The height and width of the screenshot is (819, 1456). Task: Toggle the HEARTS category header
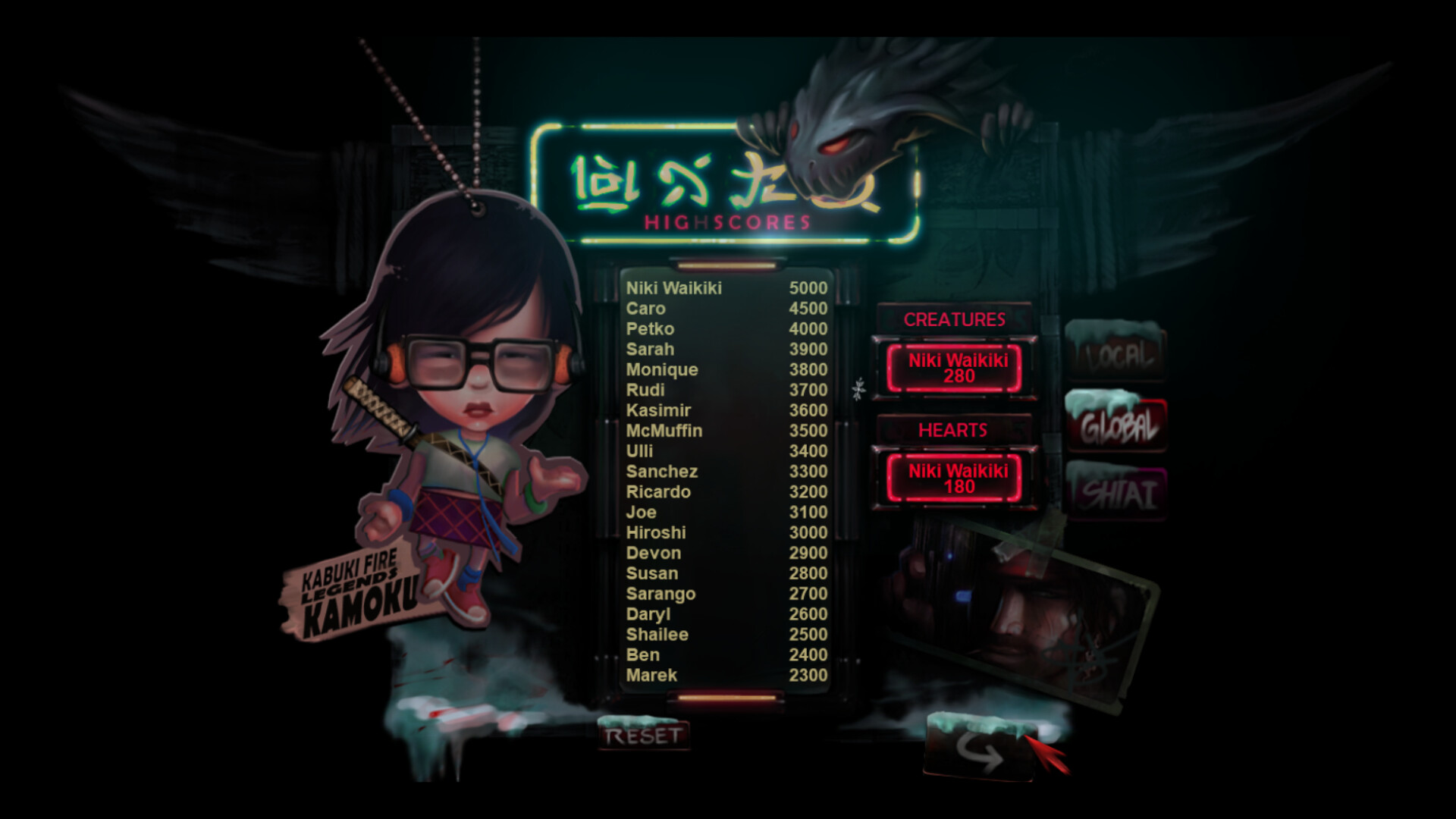click(x=952, y=430)
